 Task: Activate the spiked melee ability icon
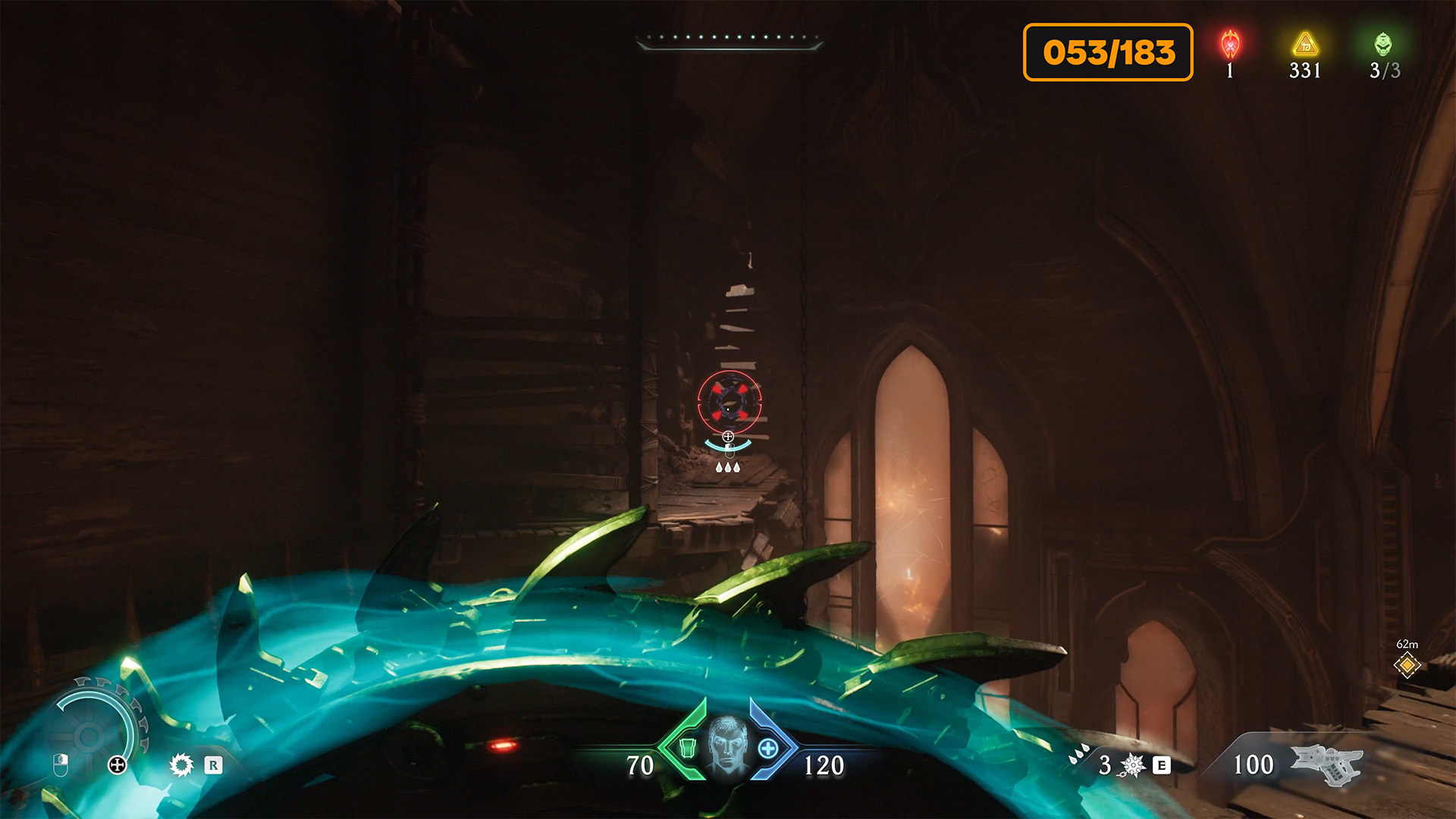[1133, 765]
